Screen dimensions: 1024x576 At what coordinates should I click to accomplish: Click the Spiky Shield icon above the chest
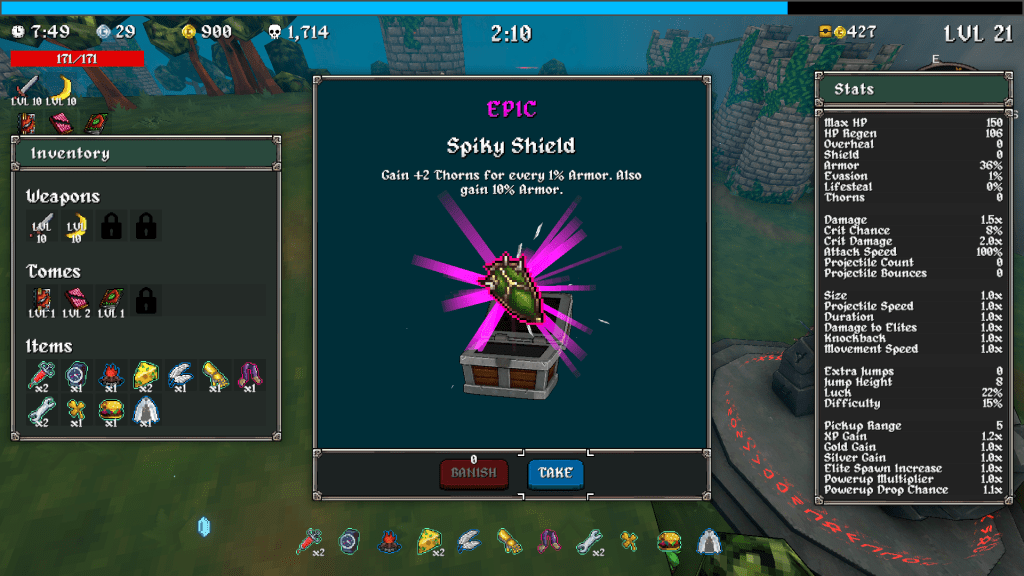[513, 285]
